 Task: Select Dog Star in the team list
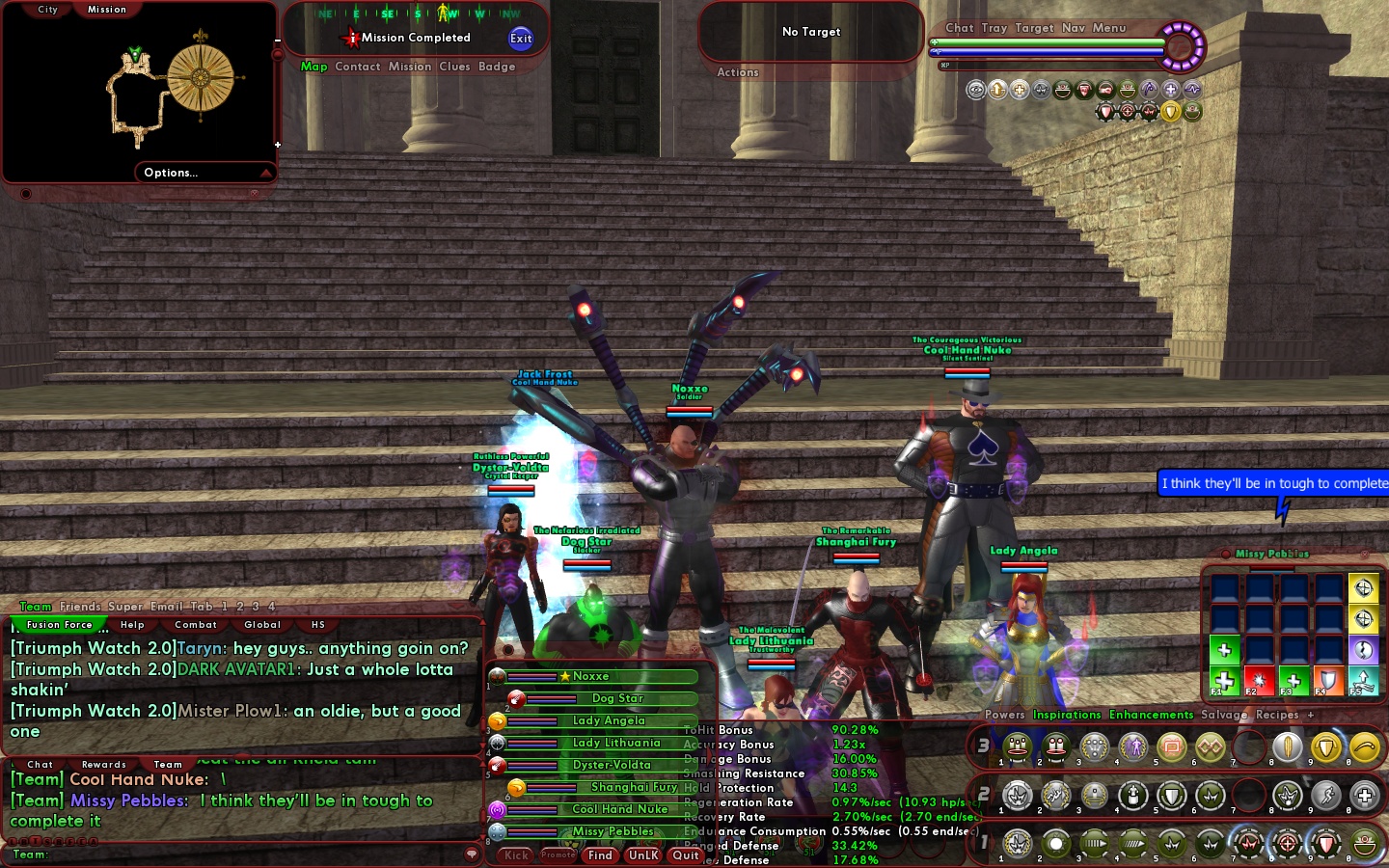point(616,698)
